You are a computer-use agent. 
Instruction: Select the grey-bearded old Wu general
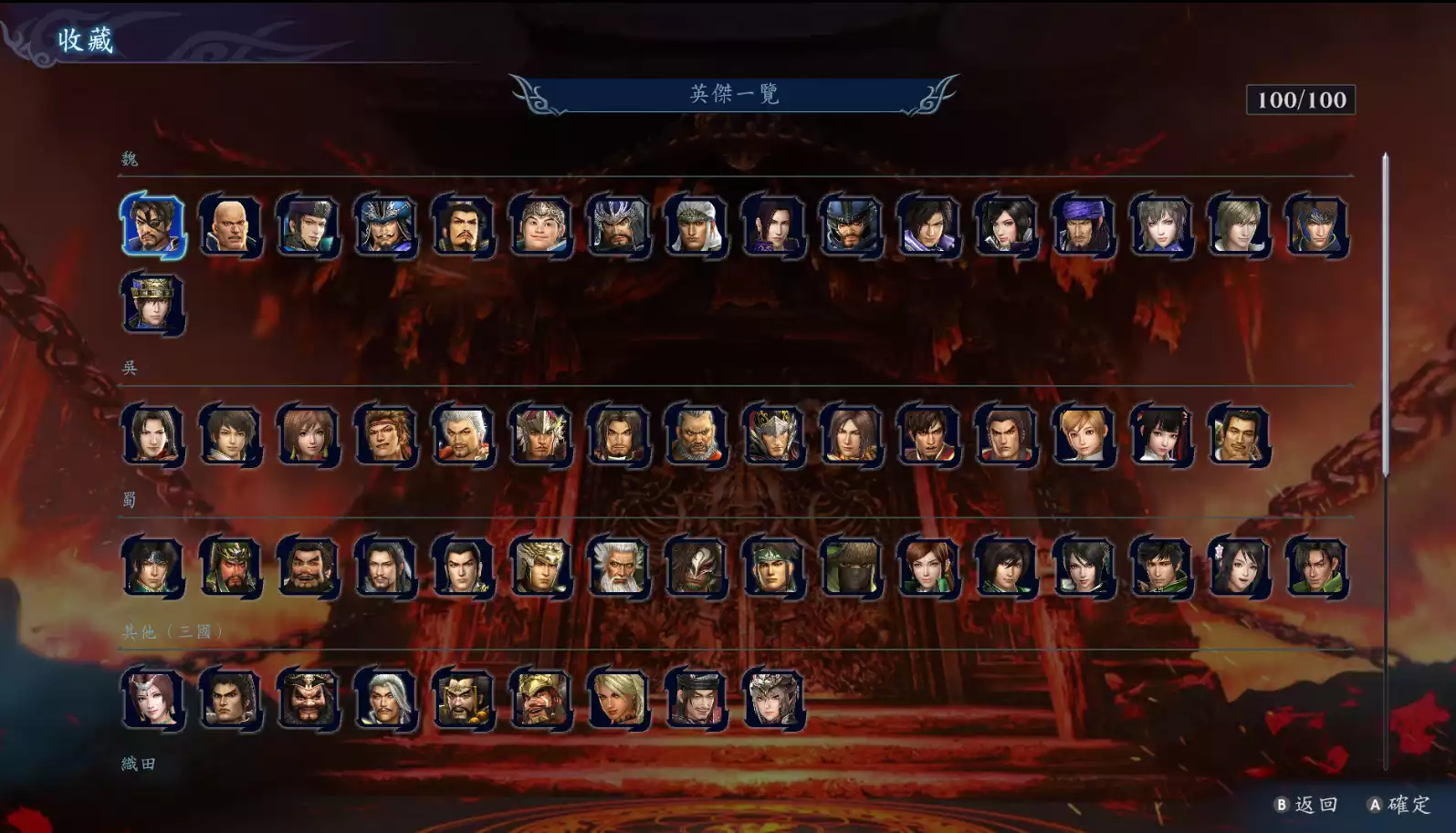[696, 435]
